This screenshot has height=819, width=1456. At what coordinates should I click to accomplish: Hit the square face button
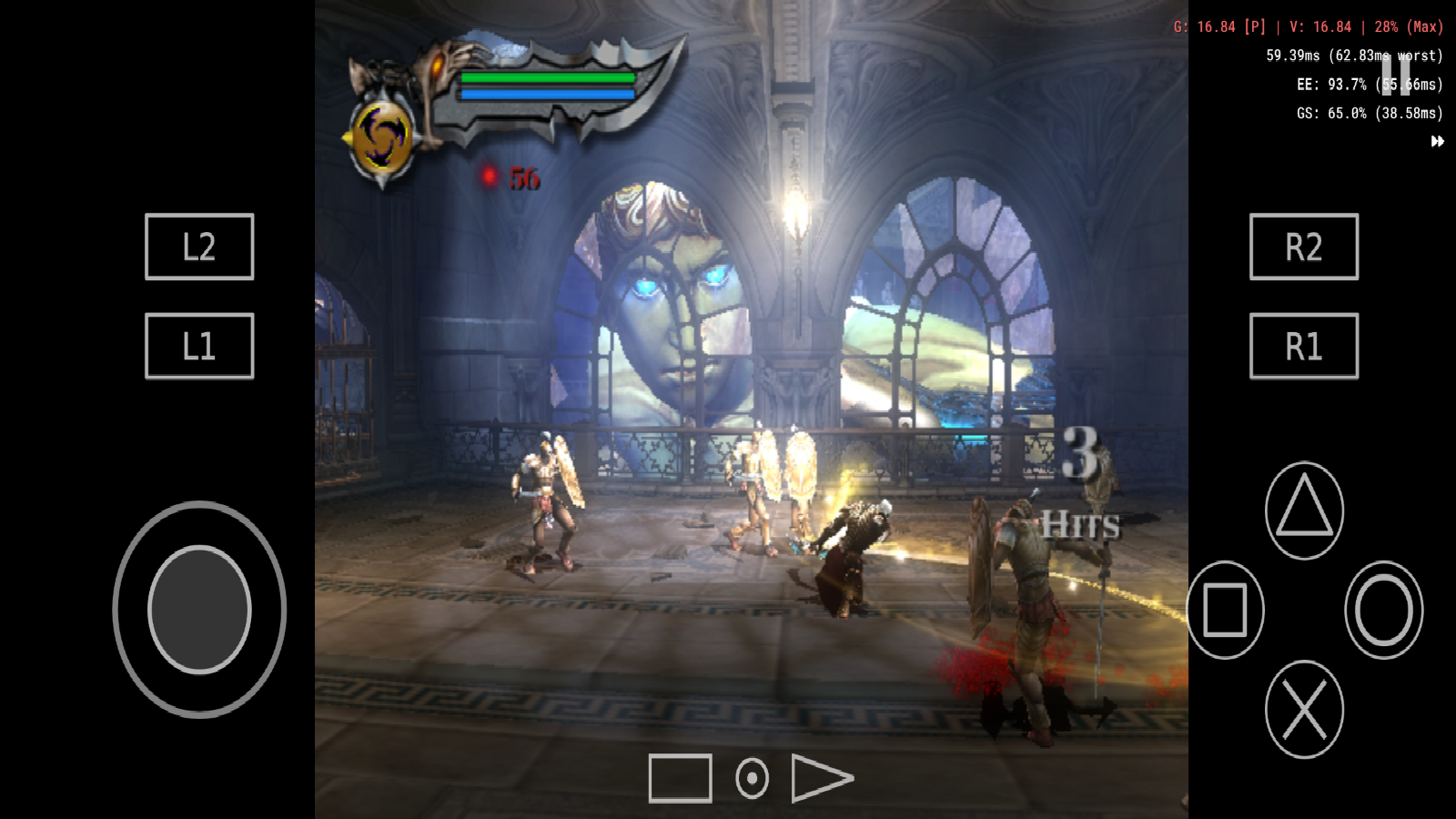[1225, 610]
